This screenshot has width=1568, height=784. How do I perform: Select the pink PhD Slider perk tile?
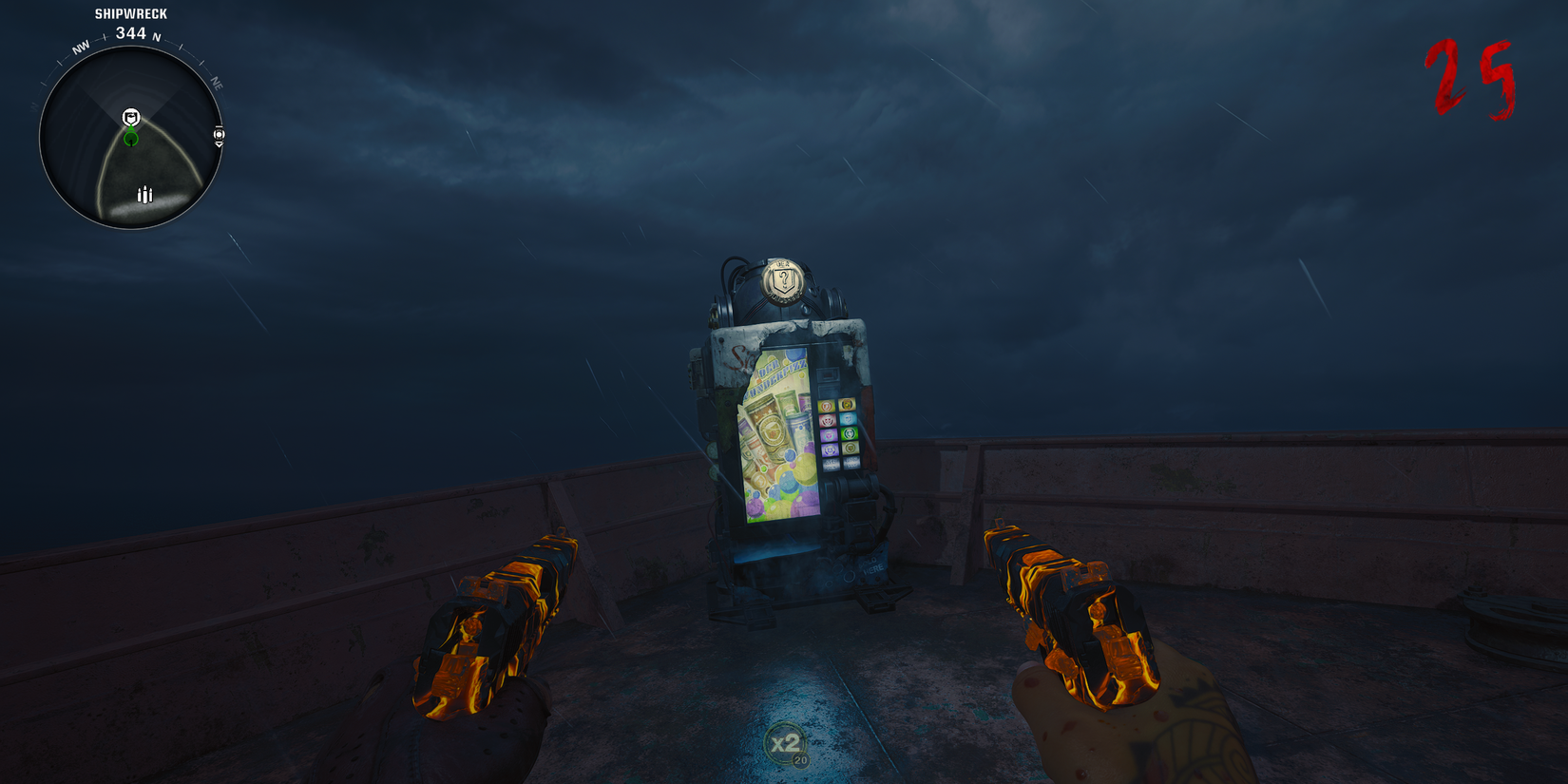click(x=830, y=434)
